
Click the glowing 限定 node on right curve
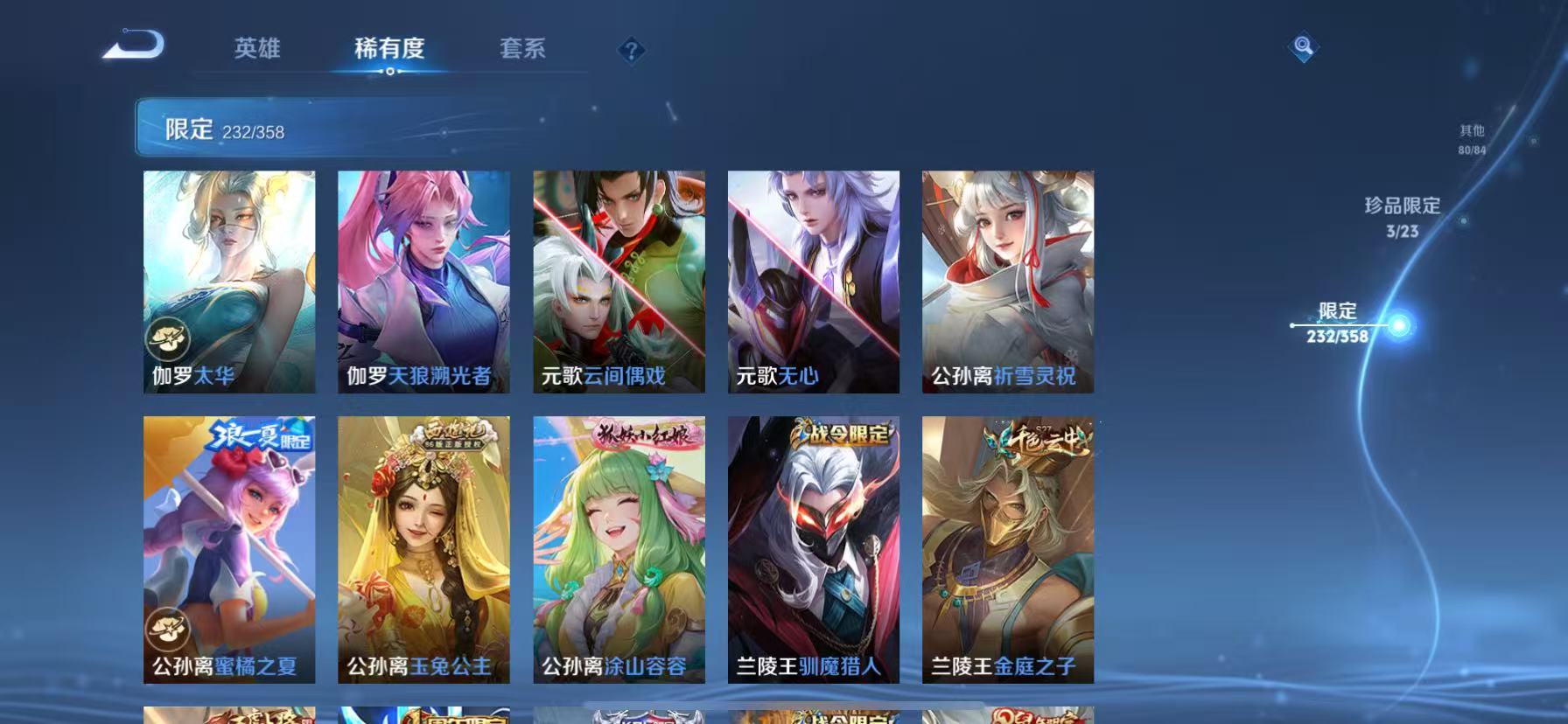tap(1399, 324)
